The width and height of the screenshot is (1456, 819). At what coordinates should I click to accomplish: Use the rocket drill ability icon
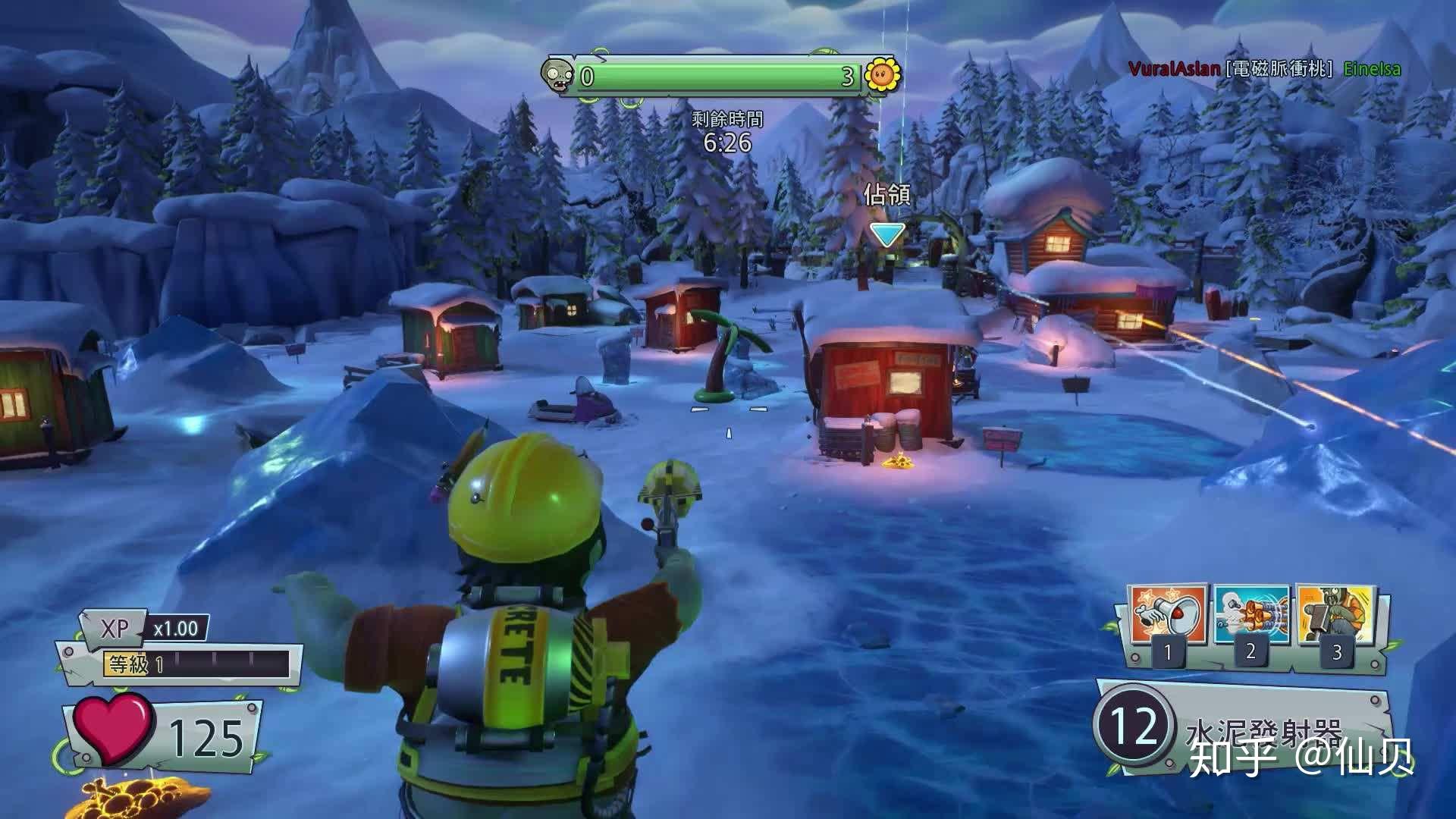1251,614
